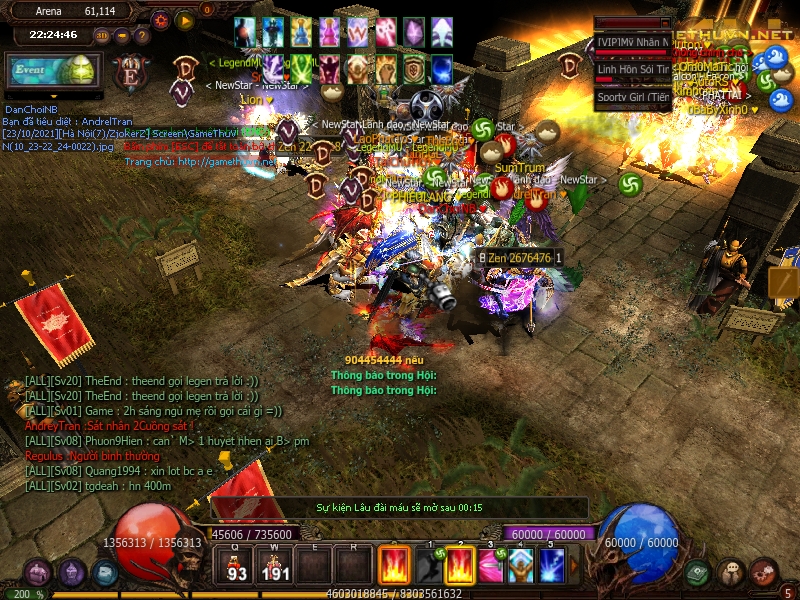Open the green book menu icon

click(697, 573)
